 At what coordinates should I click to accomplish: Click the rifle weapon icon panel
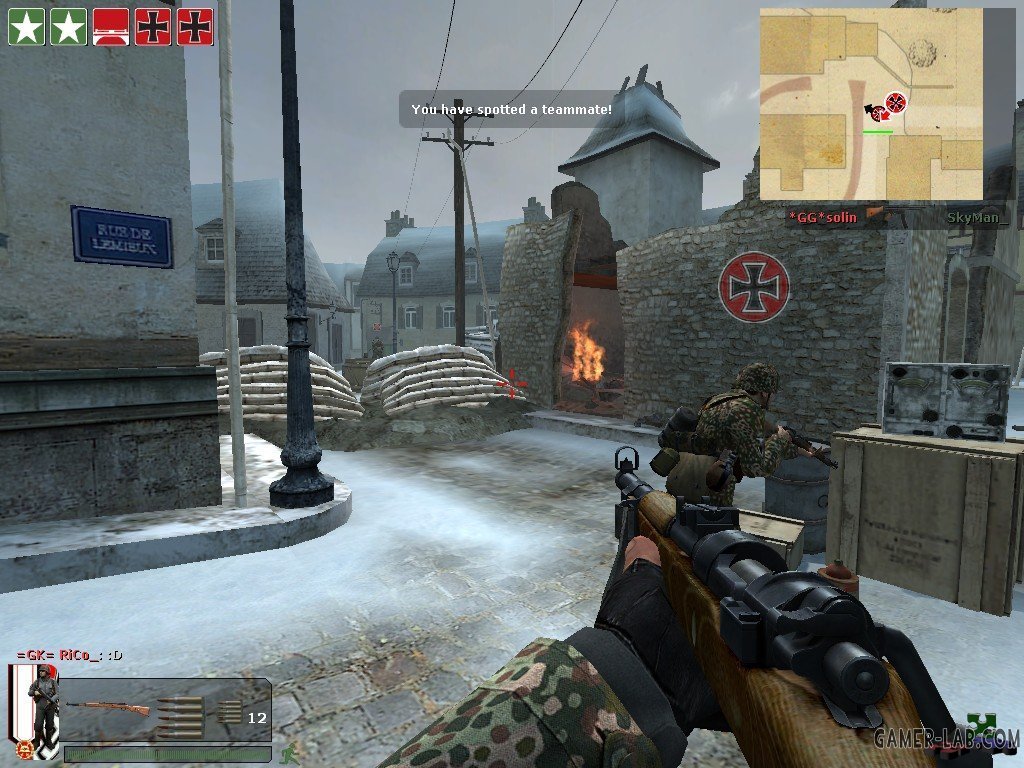[x=166, y=710]
